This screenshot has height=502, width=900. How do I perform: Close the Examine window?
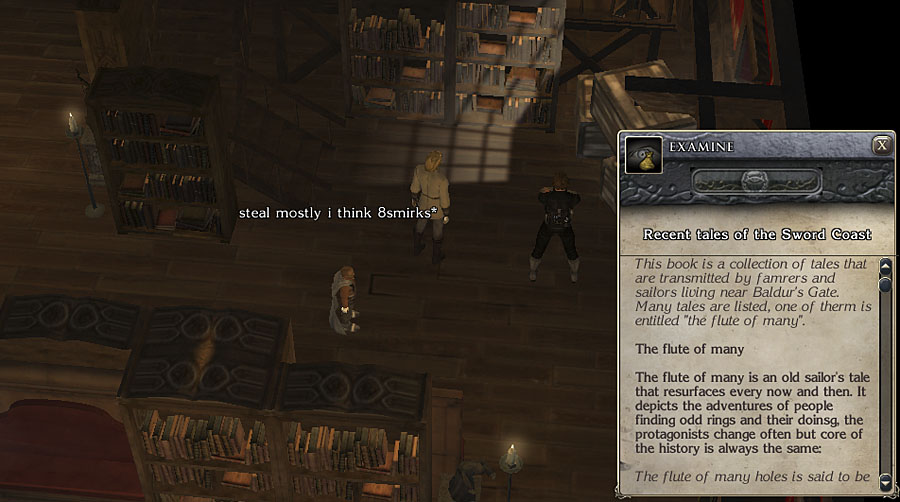point(881,145)
